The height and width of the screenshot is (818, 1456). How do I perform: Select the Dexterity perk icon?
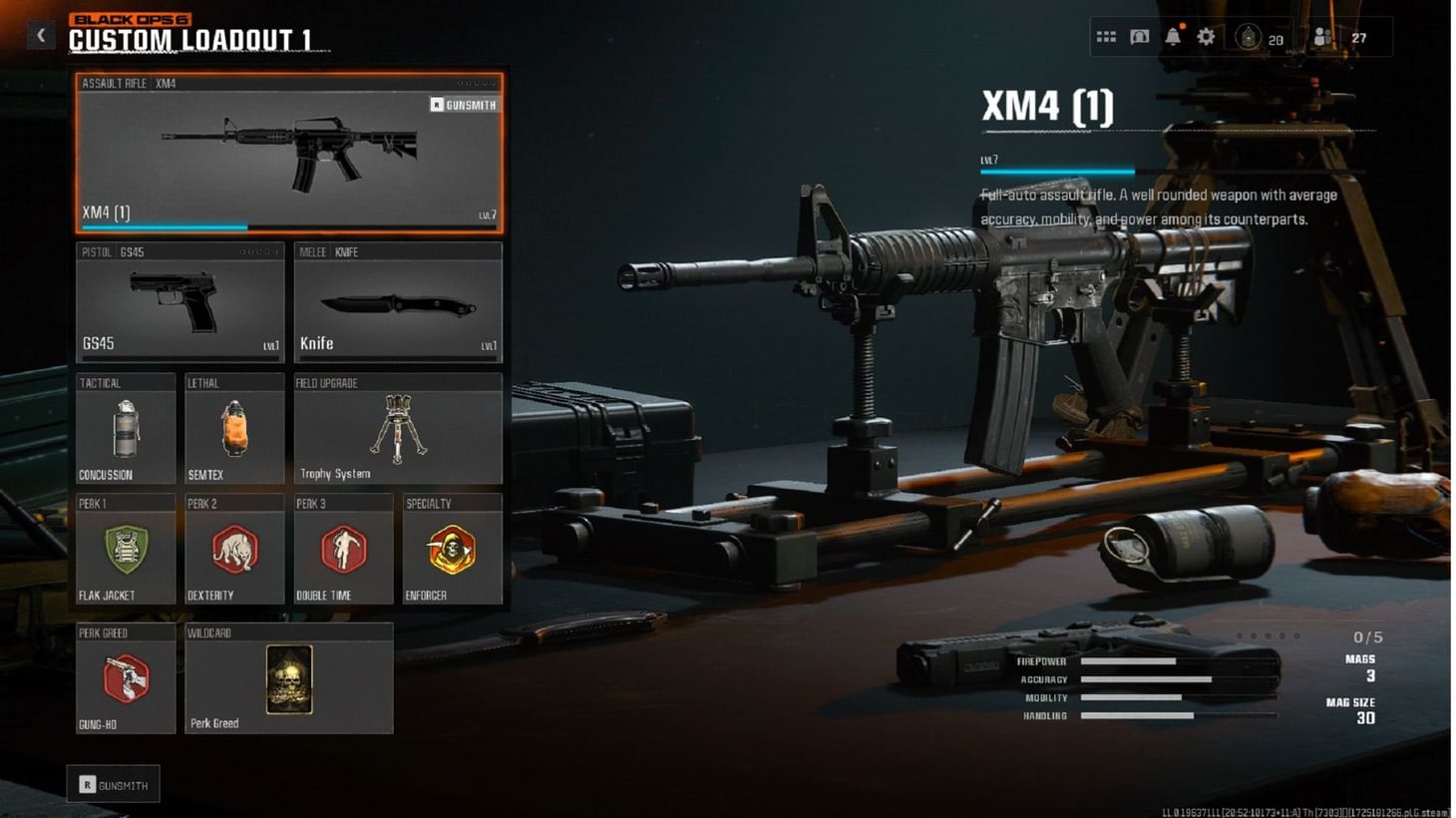pos(233,552)
